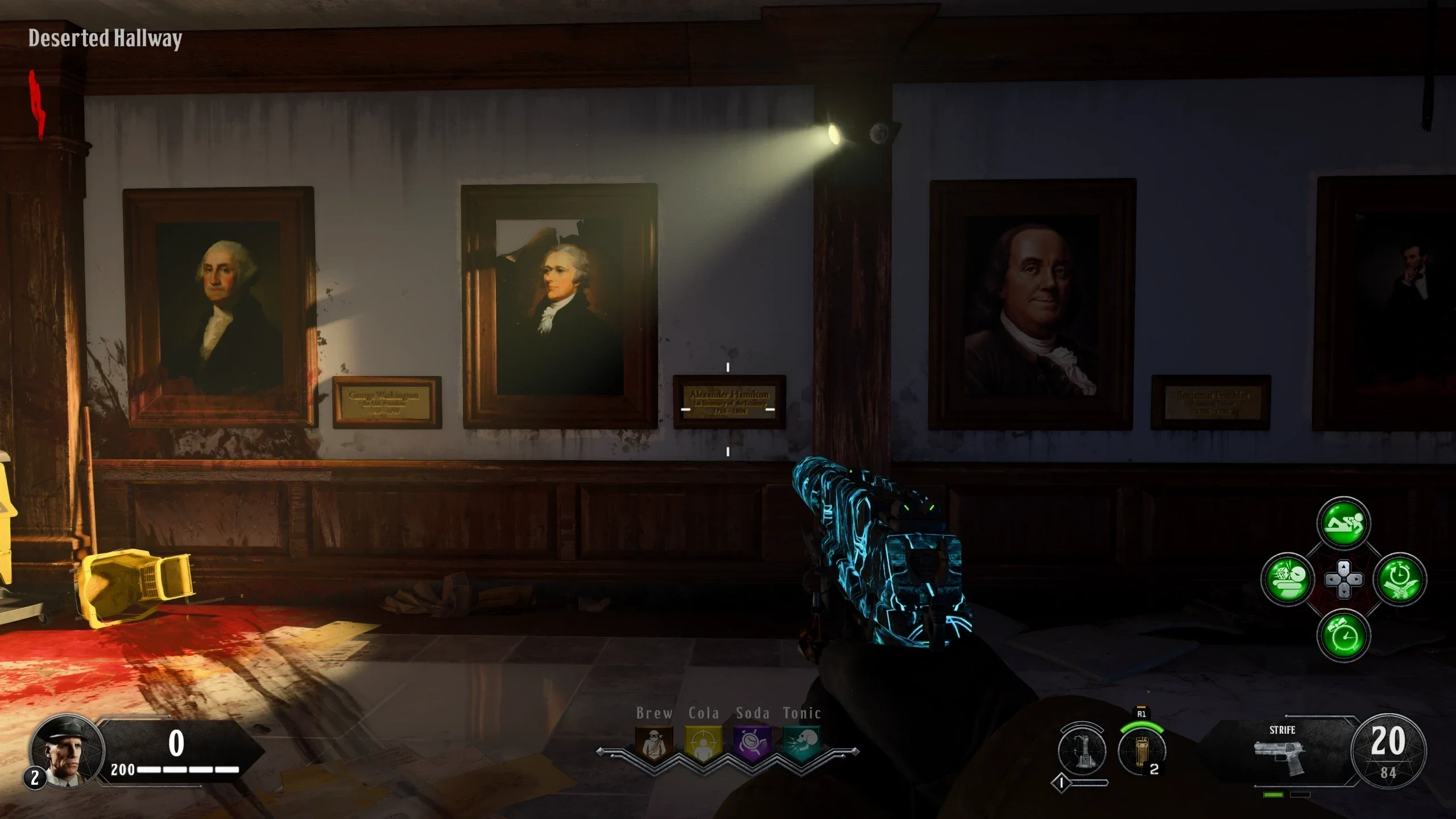This screenshot has width=1456, height=819.
Task: Click the player character portrait
Action: [67, 752]
